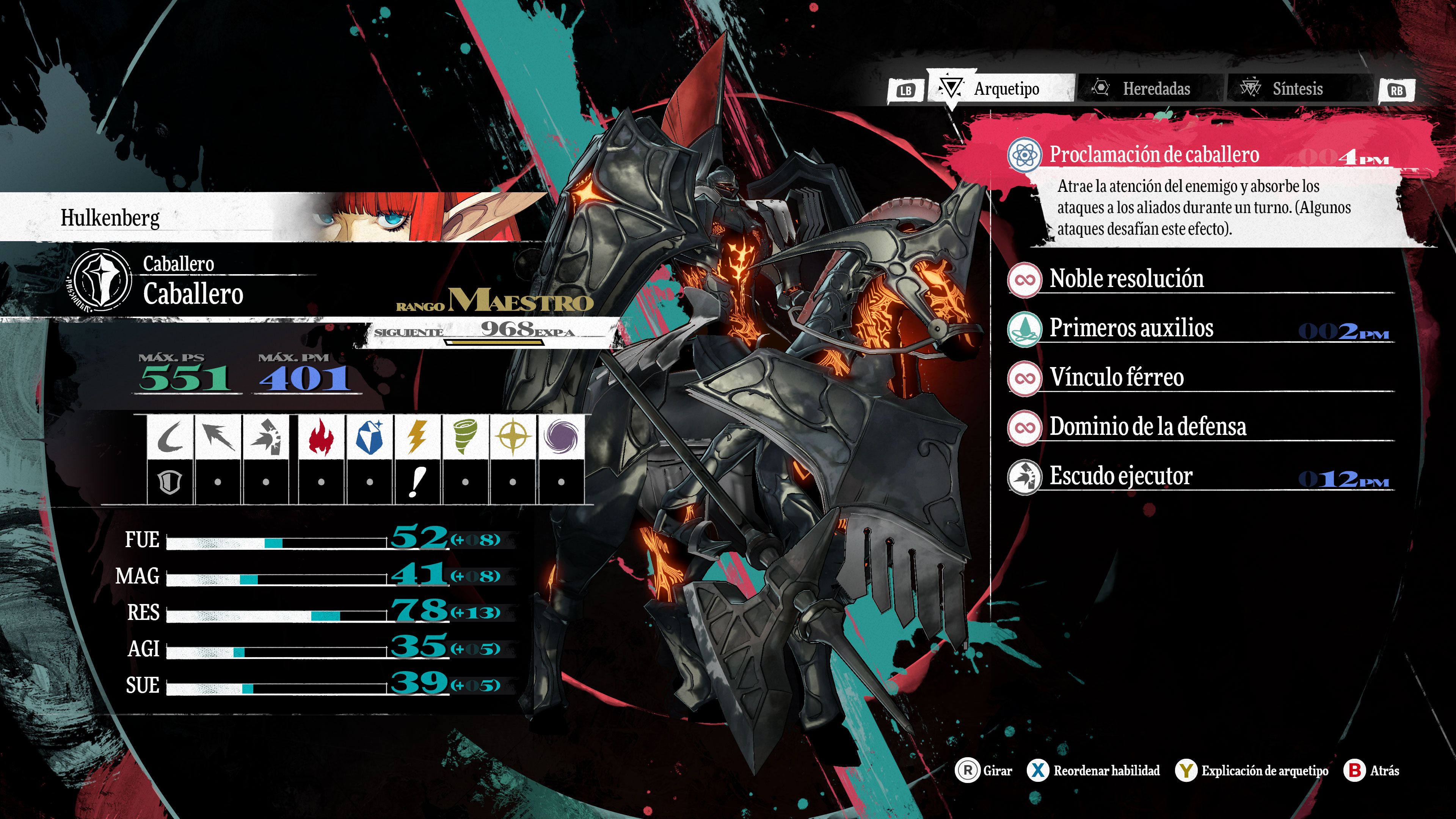Choose the Noble resolución skill
The height and width of the screenshot is (819, 1456).
pyautogui.click(x=1126, y=279)
